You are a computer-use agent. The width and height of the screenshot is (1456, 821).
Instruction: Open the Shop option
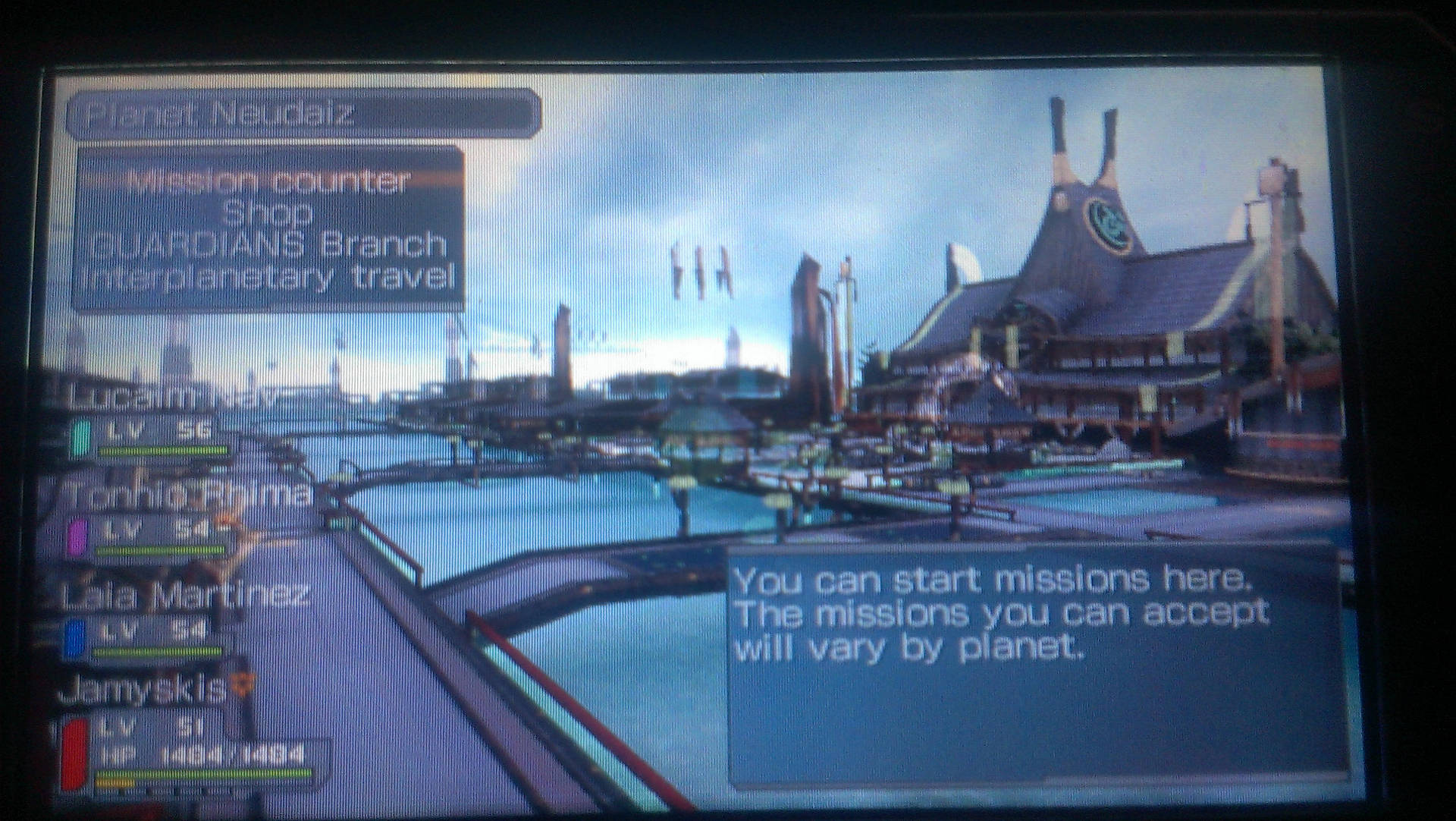click(x=268, y=214)
